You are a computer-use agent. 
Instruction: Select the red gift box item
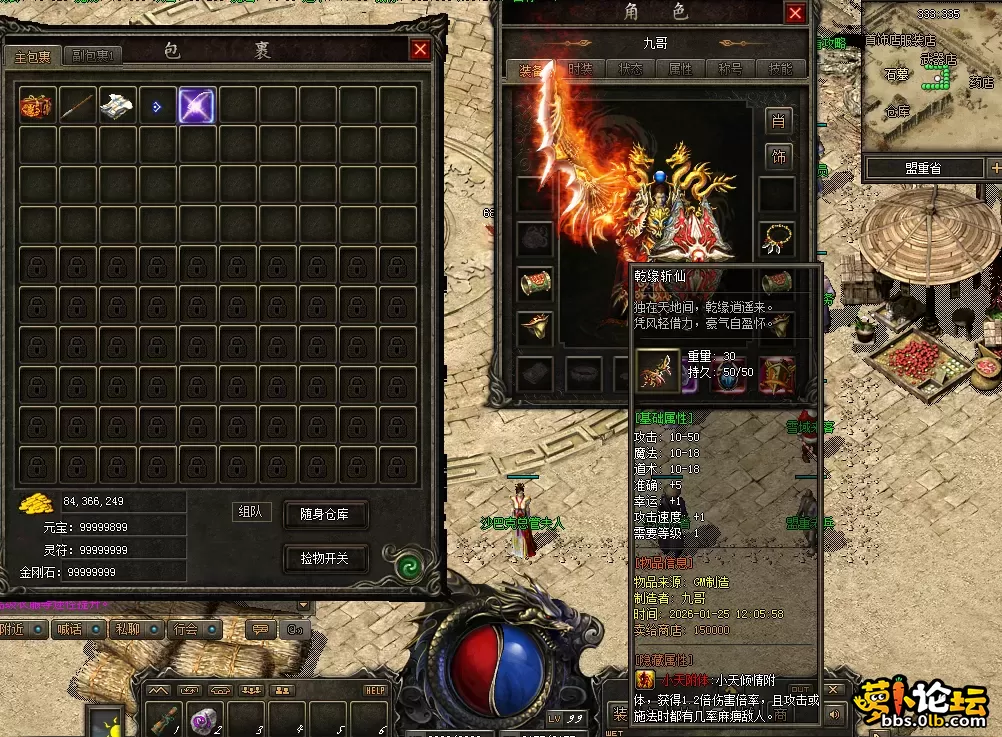tap(37, 106)
